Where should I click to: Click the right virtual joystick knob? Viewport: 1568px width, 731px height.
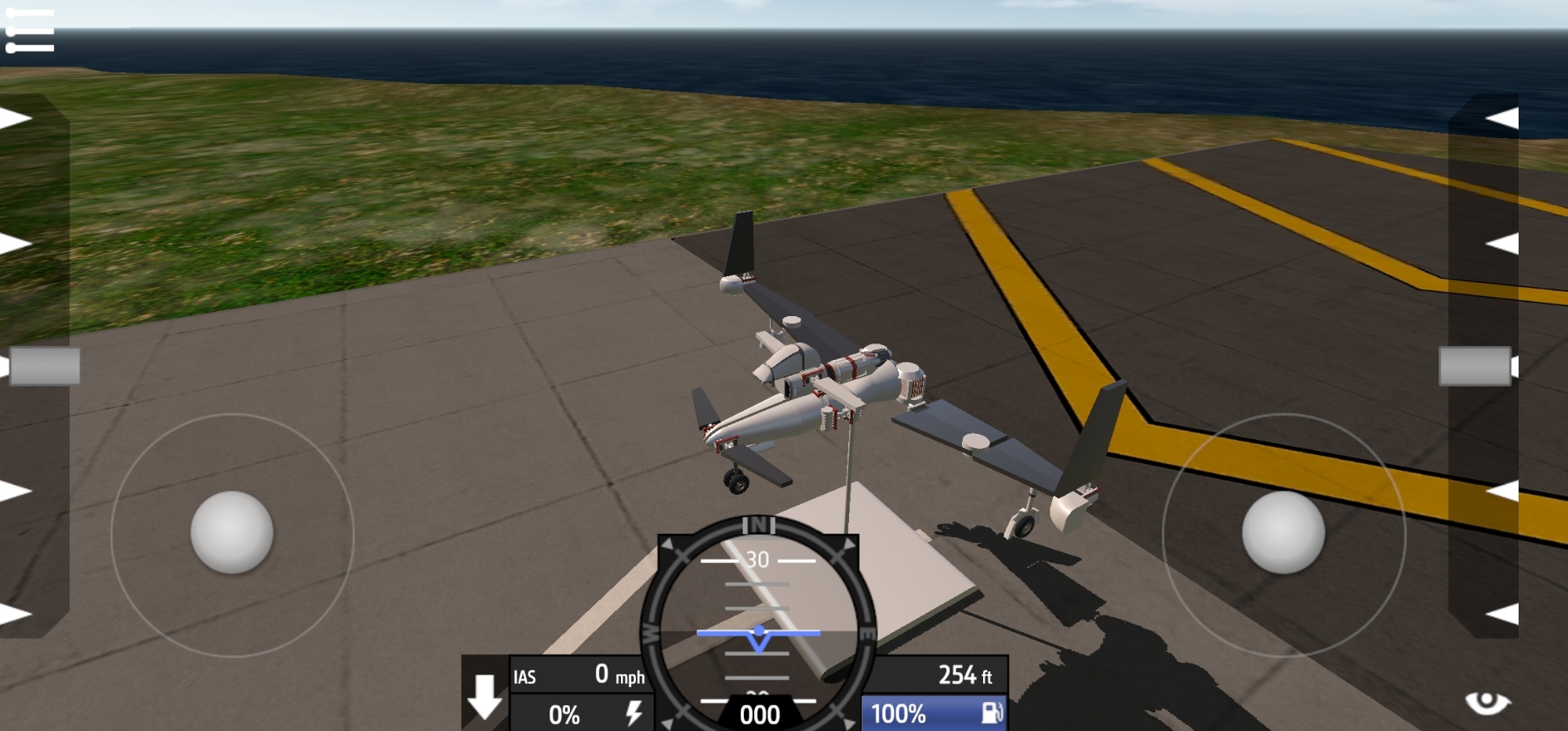[1283, 533]
